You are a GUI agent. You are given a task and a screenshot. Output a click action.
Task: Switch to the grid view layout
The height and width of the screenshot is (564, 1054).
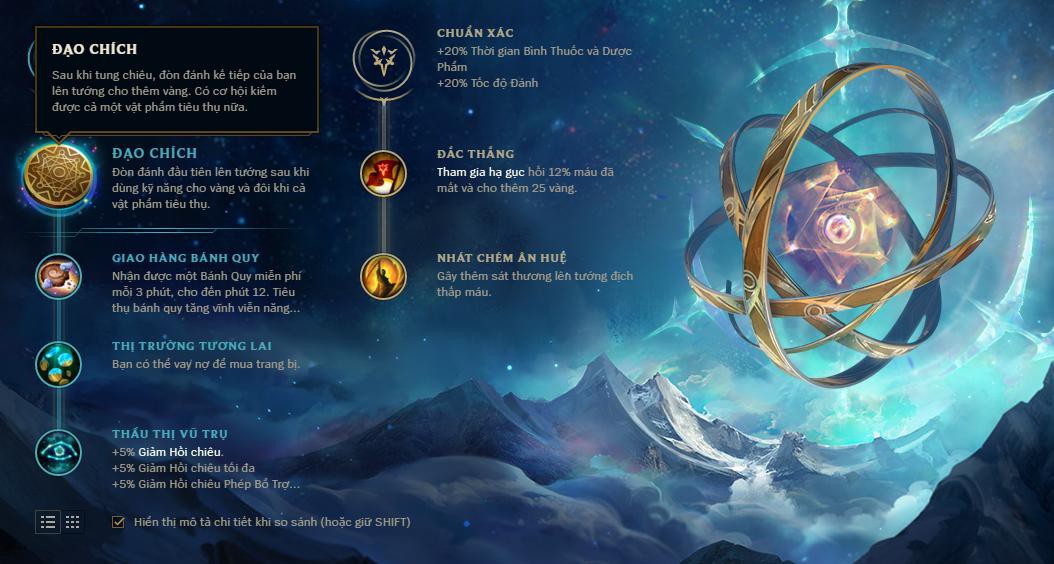click(73, 522)
